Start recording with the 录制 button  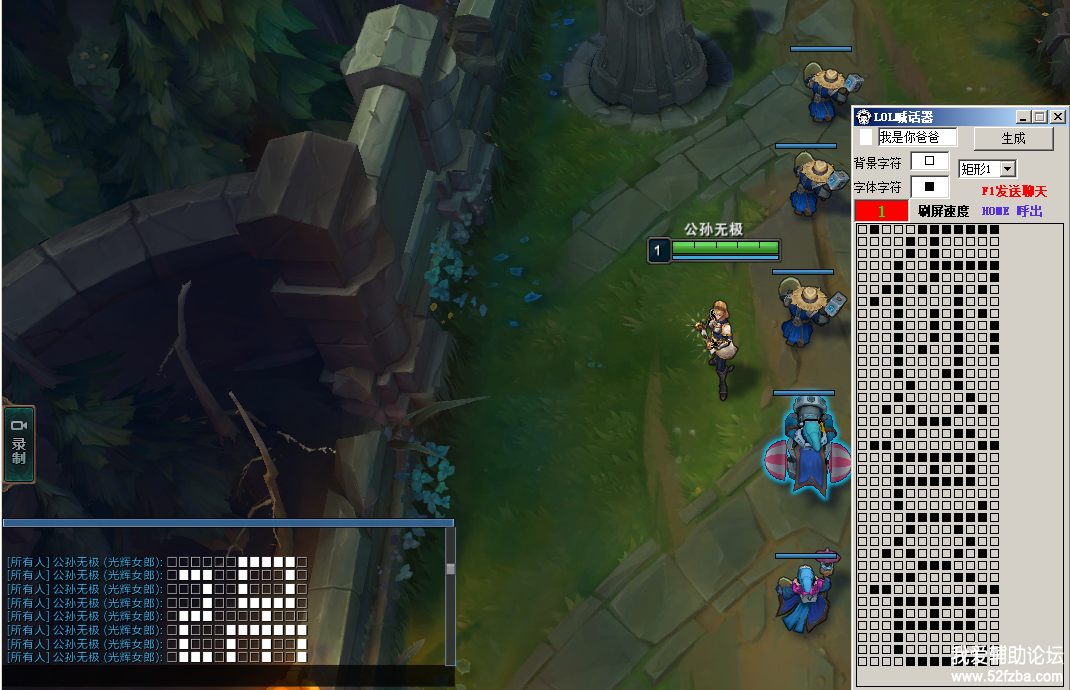click(19, 444)
